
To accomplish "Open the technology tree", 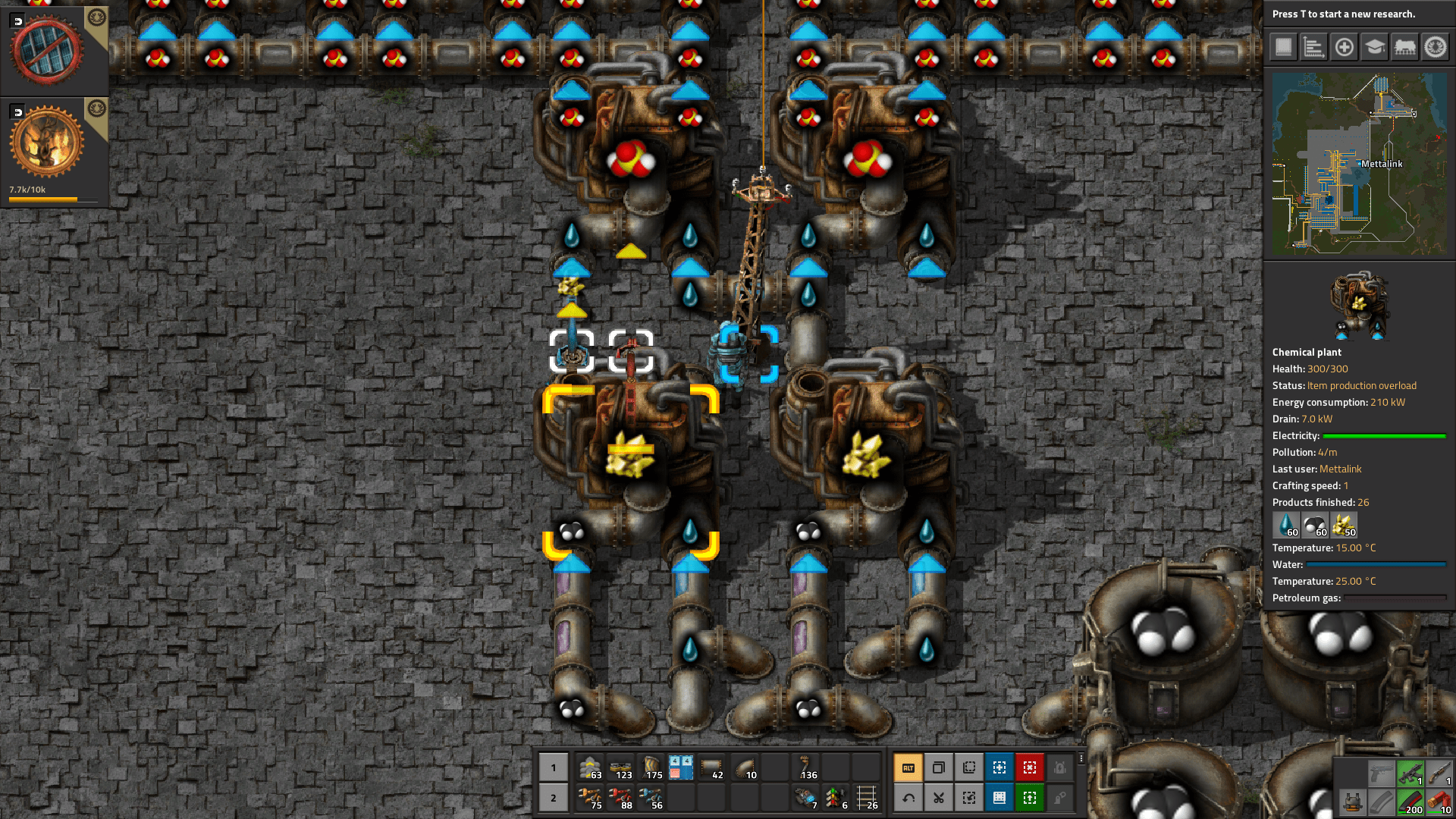I will [x=1375, y=47].
